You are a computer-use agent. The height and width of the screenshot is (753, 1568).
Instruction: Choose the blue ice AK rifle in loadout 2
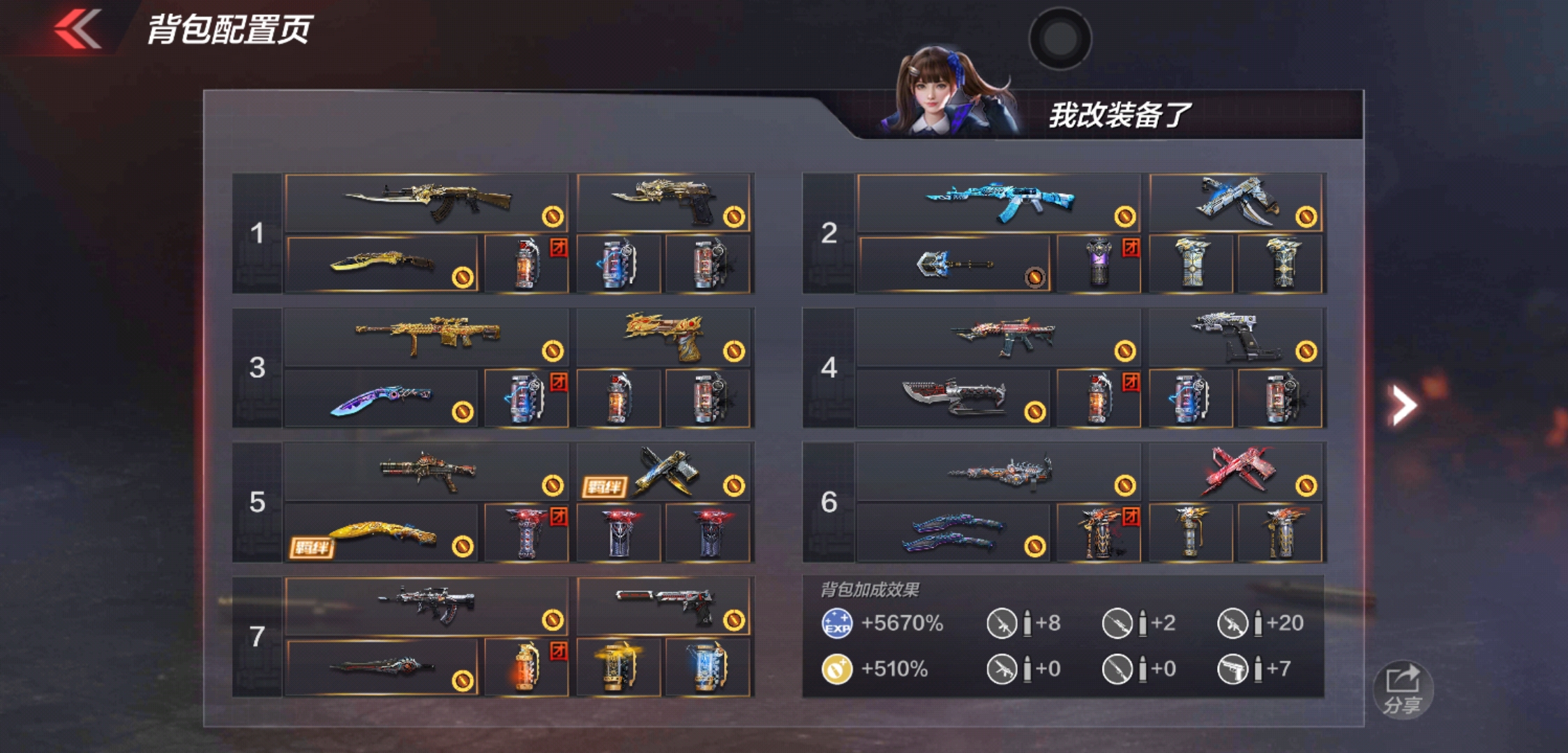[x=998, y=202]
